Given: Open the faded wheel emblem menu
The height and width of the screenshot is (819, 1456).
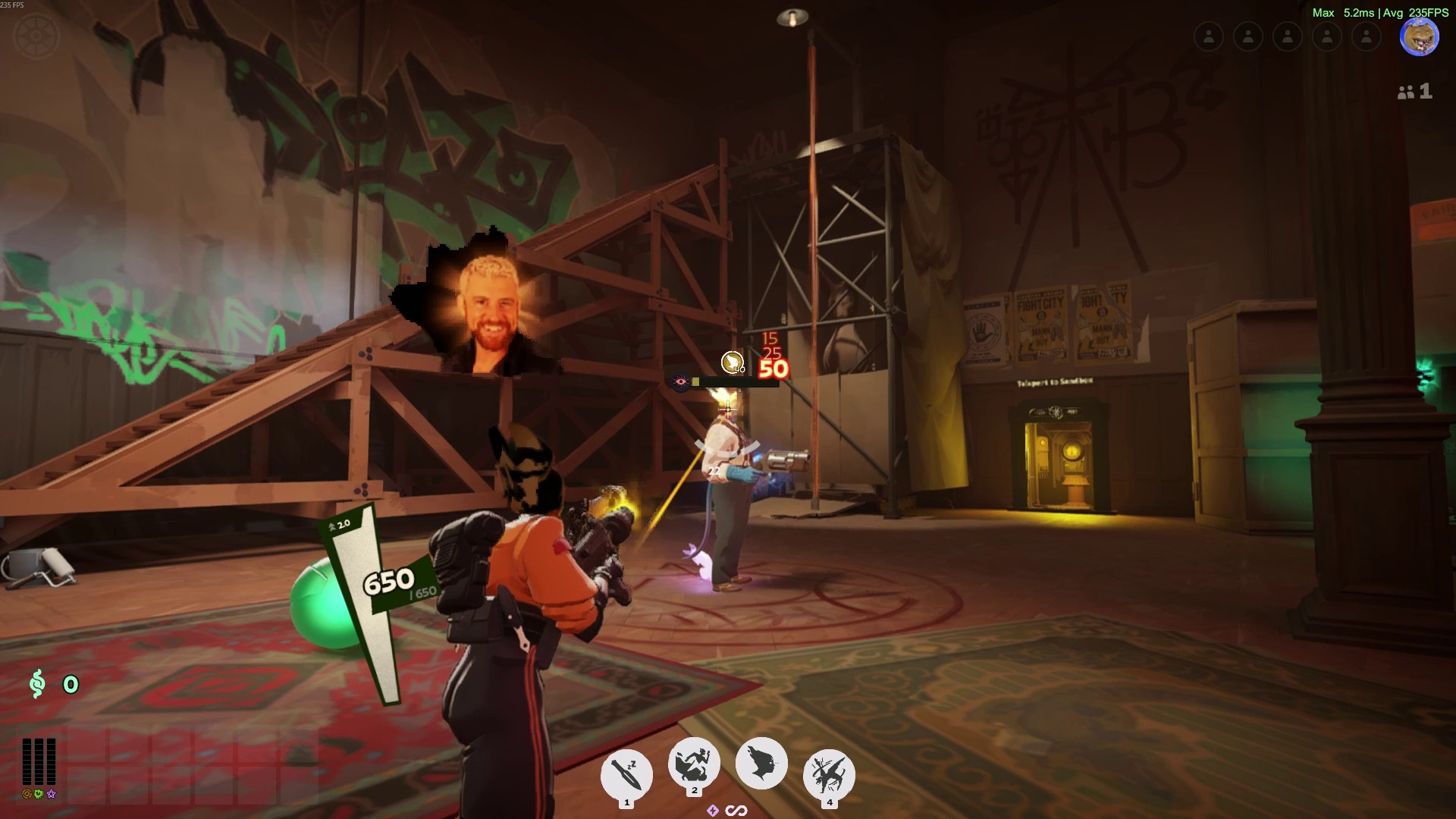Looking at the screenshot, I should (36, 36).
